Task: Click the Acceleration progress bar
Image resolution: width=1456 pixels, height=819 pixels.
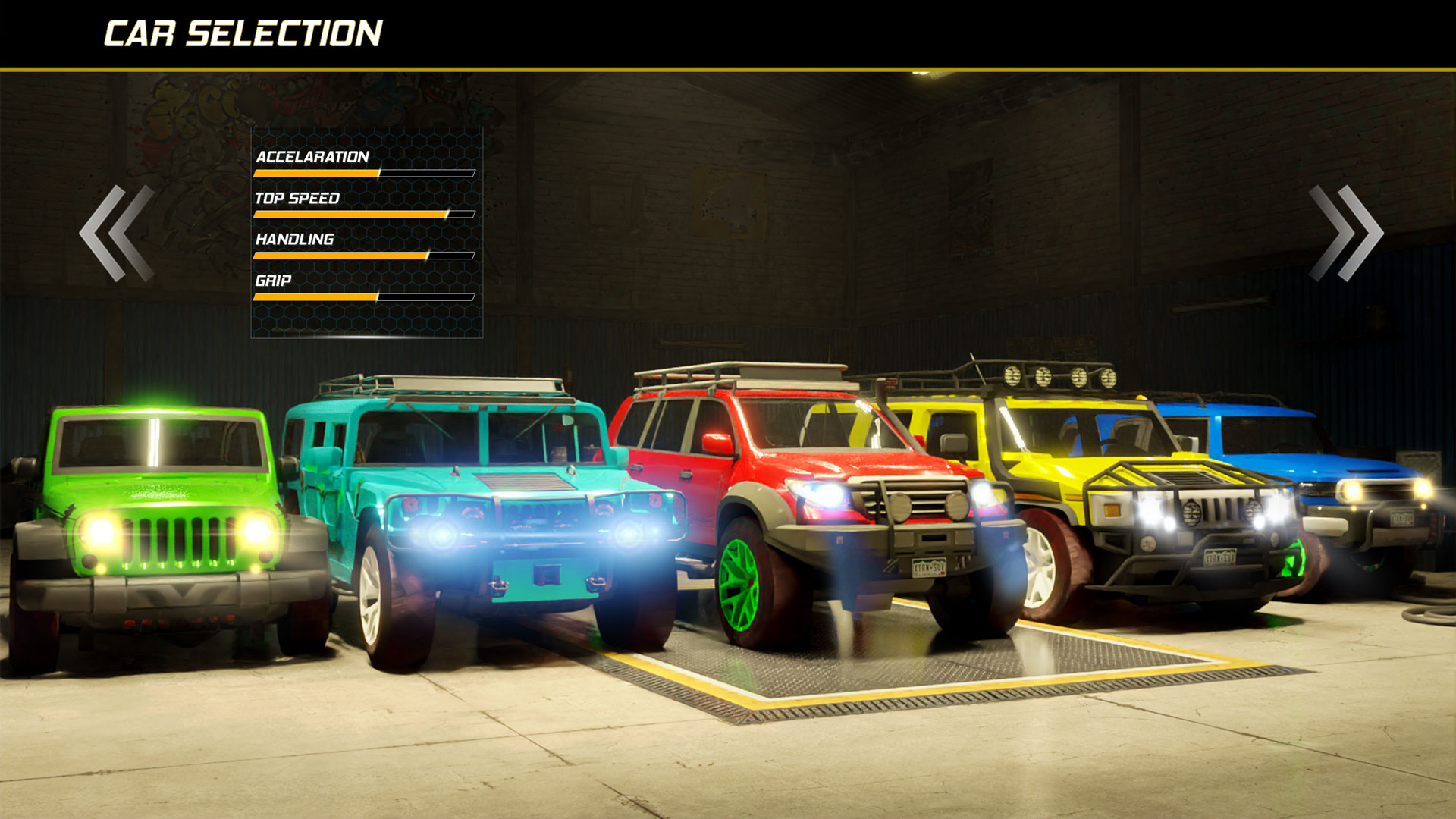Action: [x=364, y=173]
